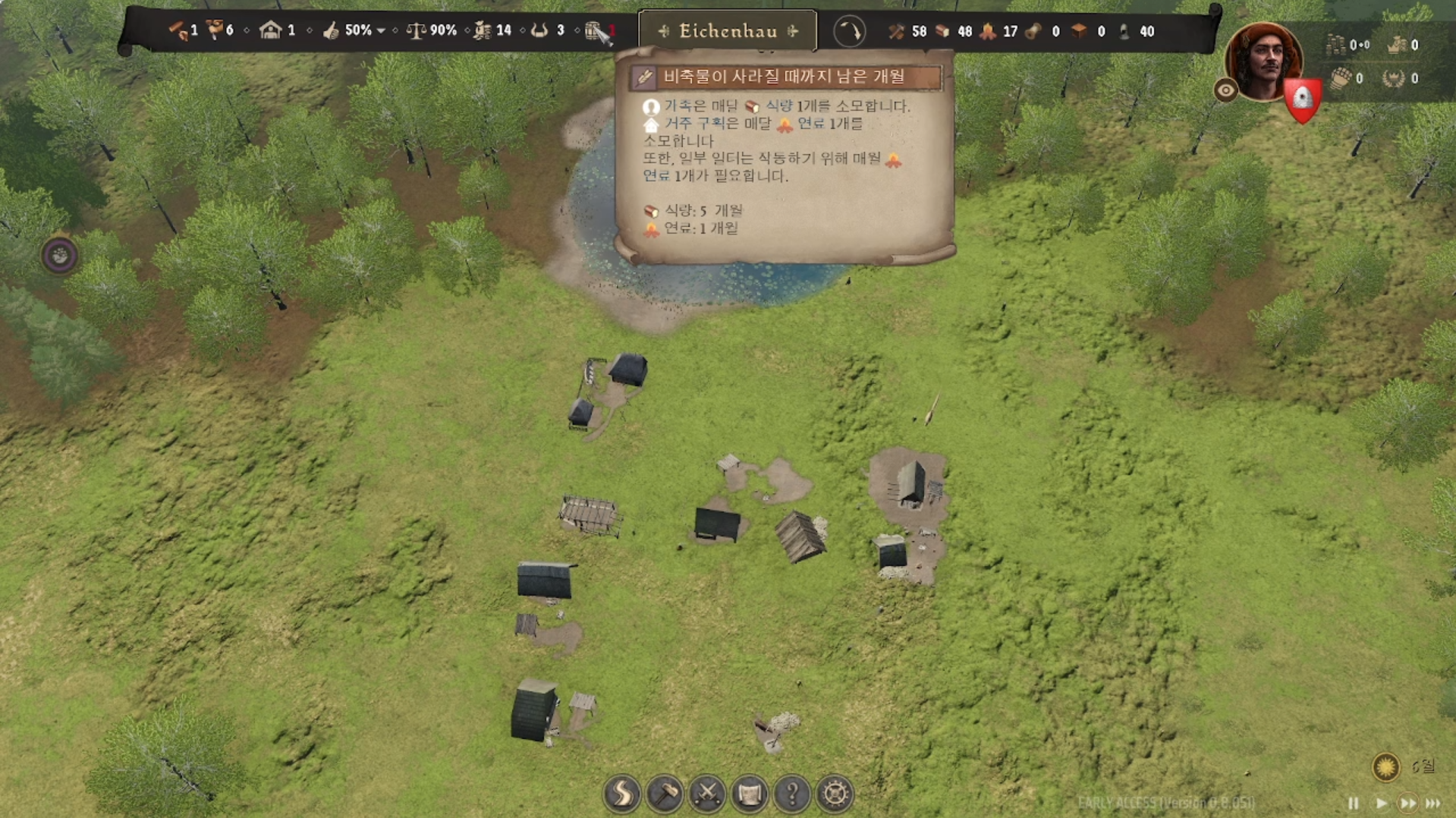Set game speed to fastest triple arrows
Screen dimensions: 1456x818
click(1433, 803)
